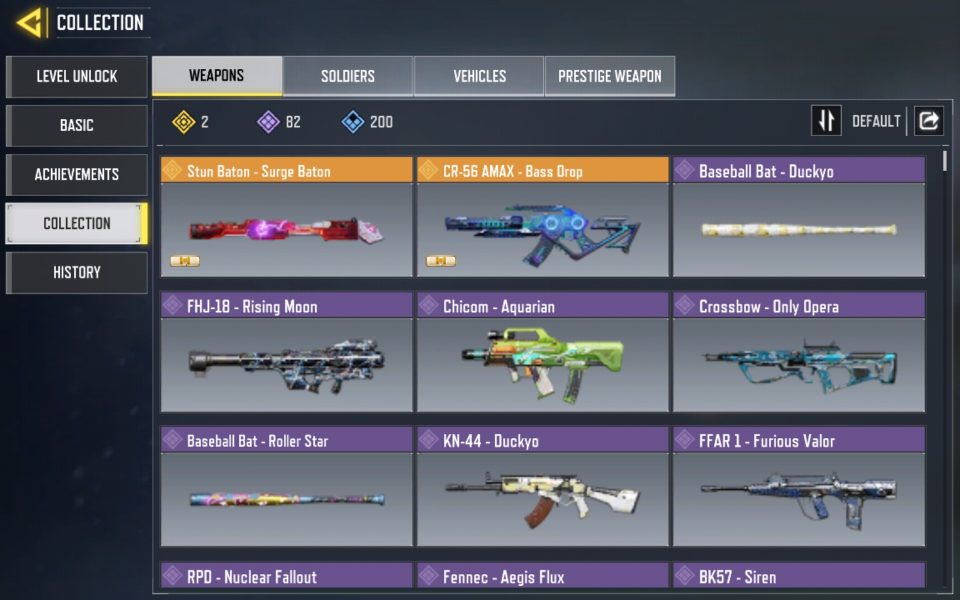This screenshot has width=960, height=600.
Task: Choose the CR-56 AMAX - Bass Drop card
Action: pos(542,217)
